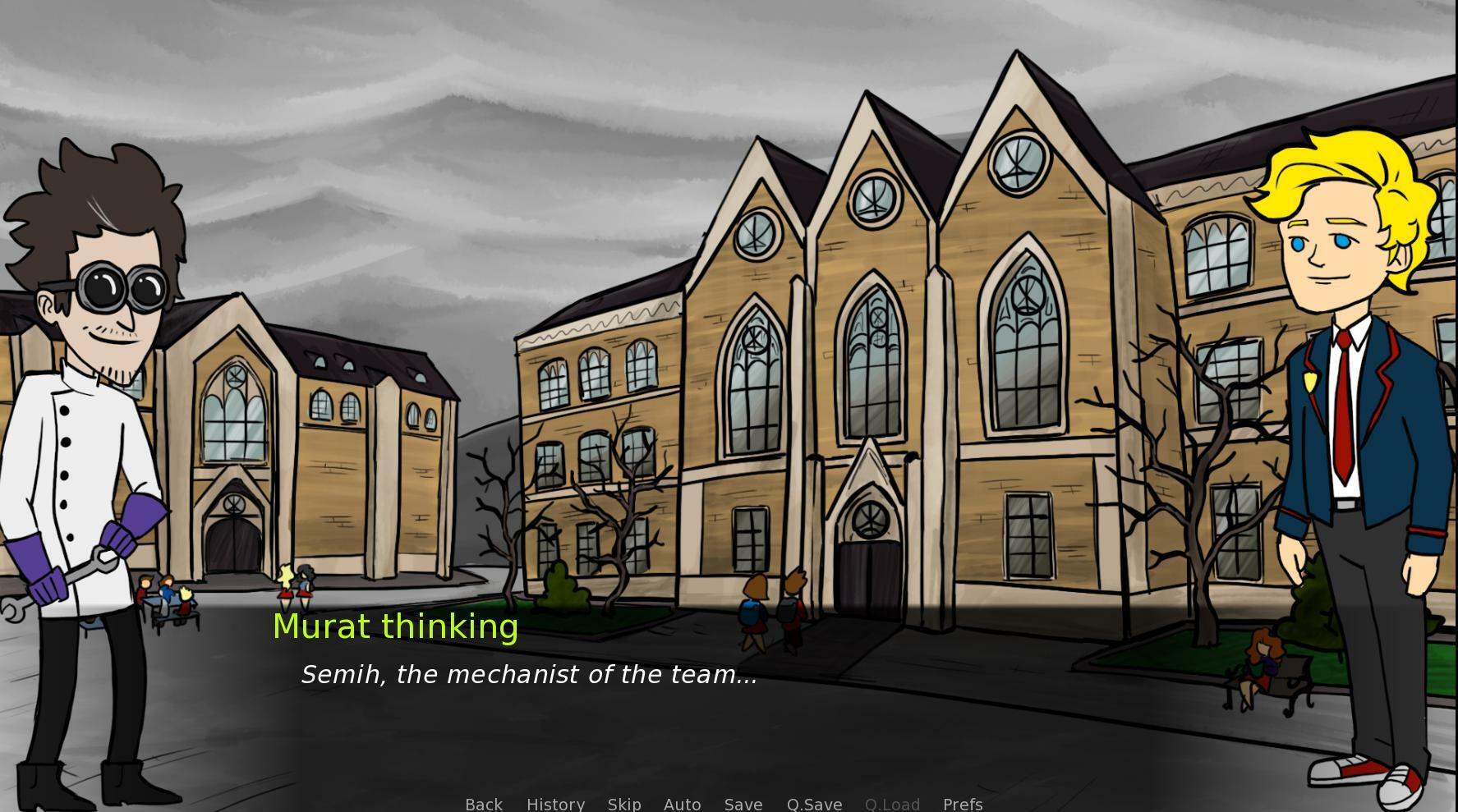Screen dimensions: 1458x812
Task: Click the line 'Semih, the mechanist of the team...'
Action: pos(530,674)
